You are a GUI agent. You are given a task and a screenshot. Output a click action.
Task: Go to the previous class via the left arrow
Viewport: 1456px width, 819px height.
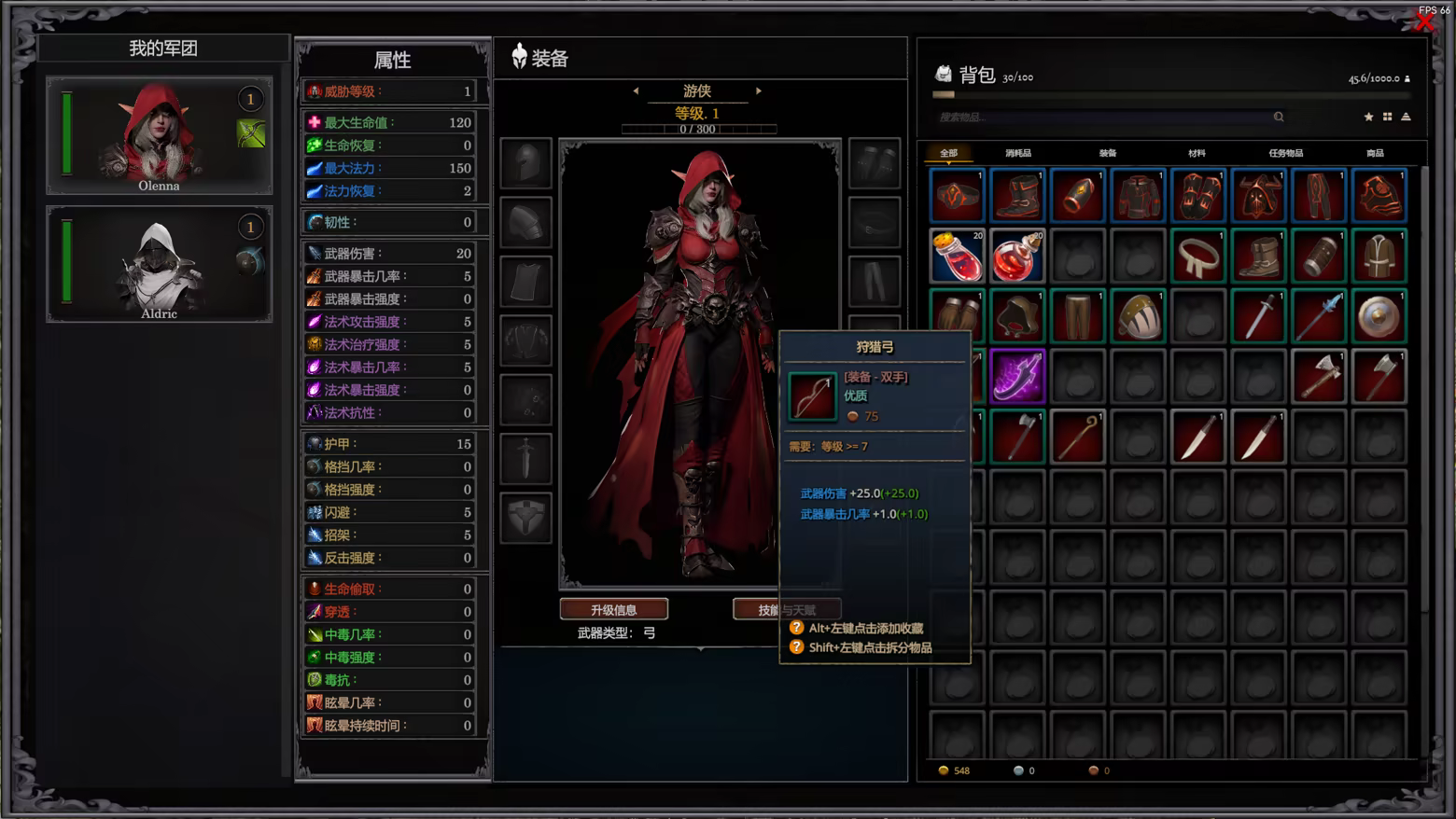(x=637, y=91)
